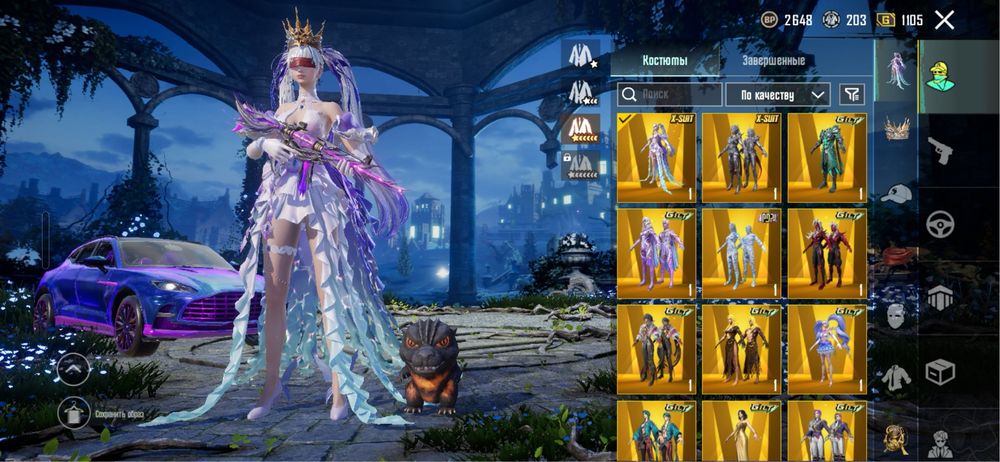Save the current outfit with Сохранить образ
The width and height of the screenshot is (1000, 462).
pos(75,413)
